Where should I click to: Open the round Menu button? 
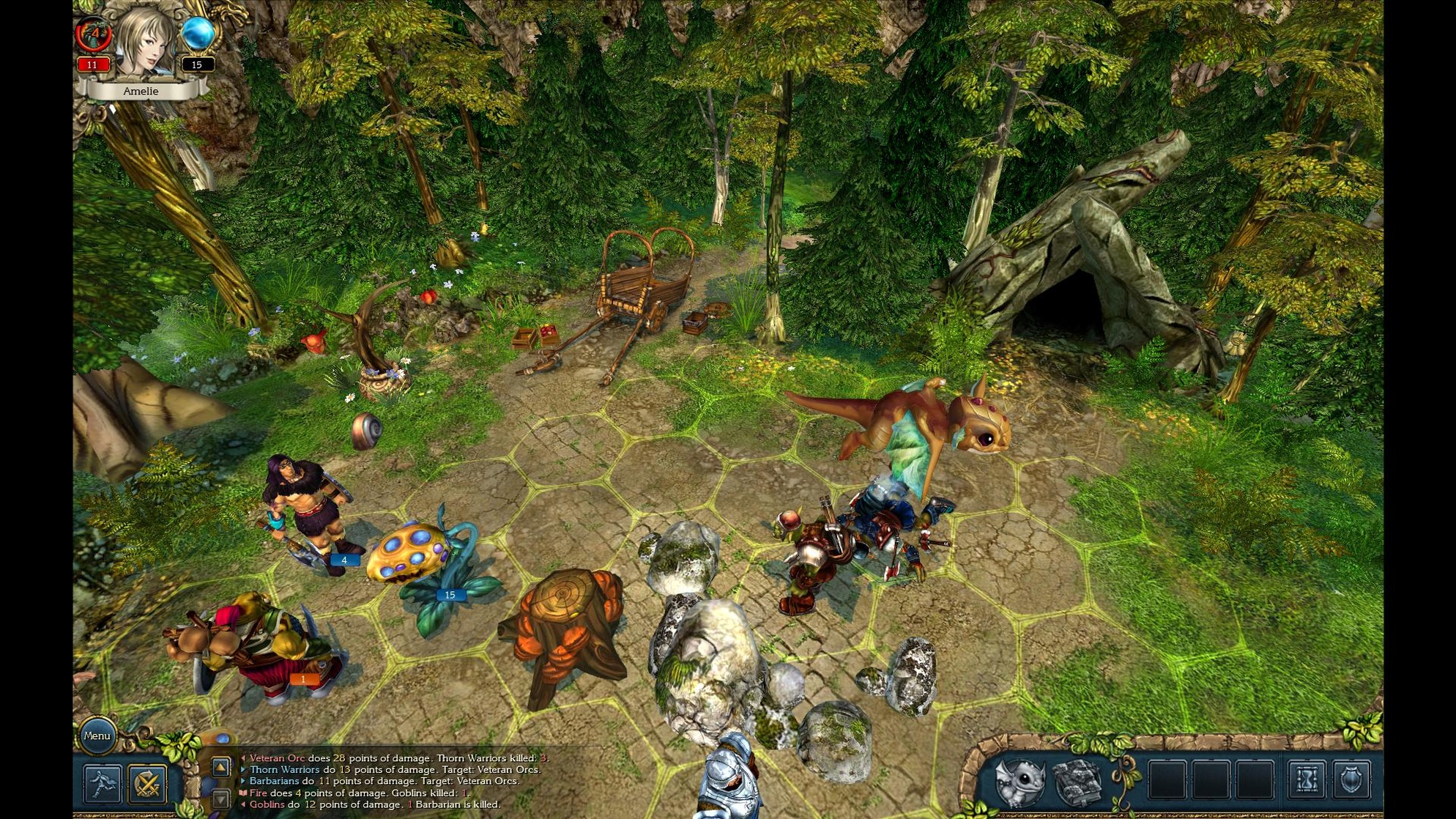(x=97, y=735)
